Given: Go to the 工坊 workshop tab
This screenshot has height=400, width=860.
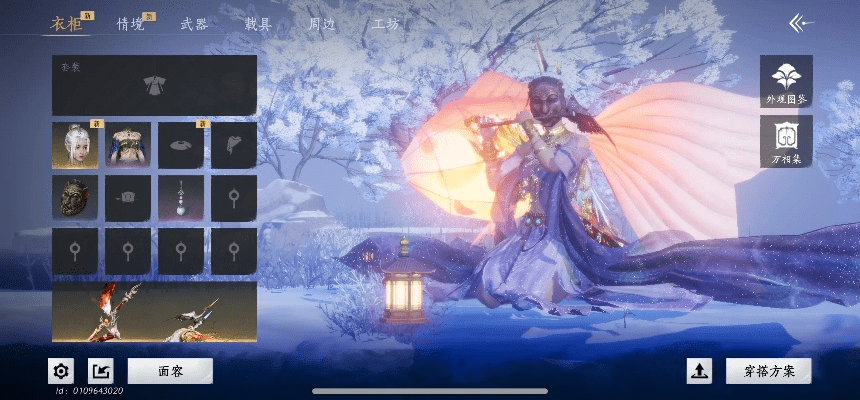Looking at the screenshot, I should (386, 23).
